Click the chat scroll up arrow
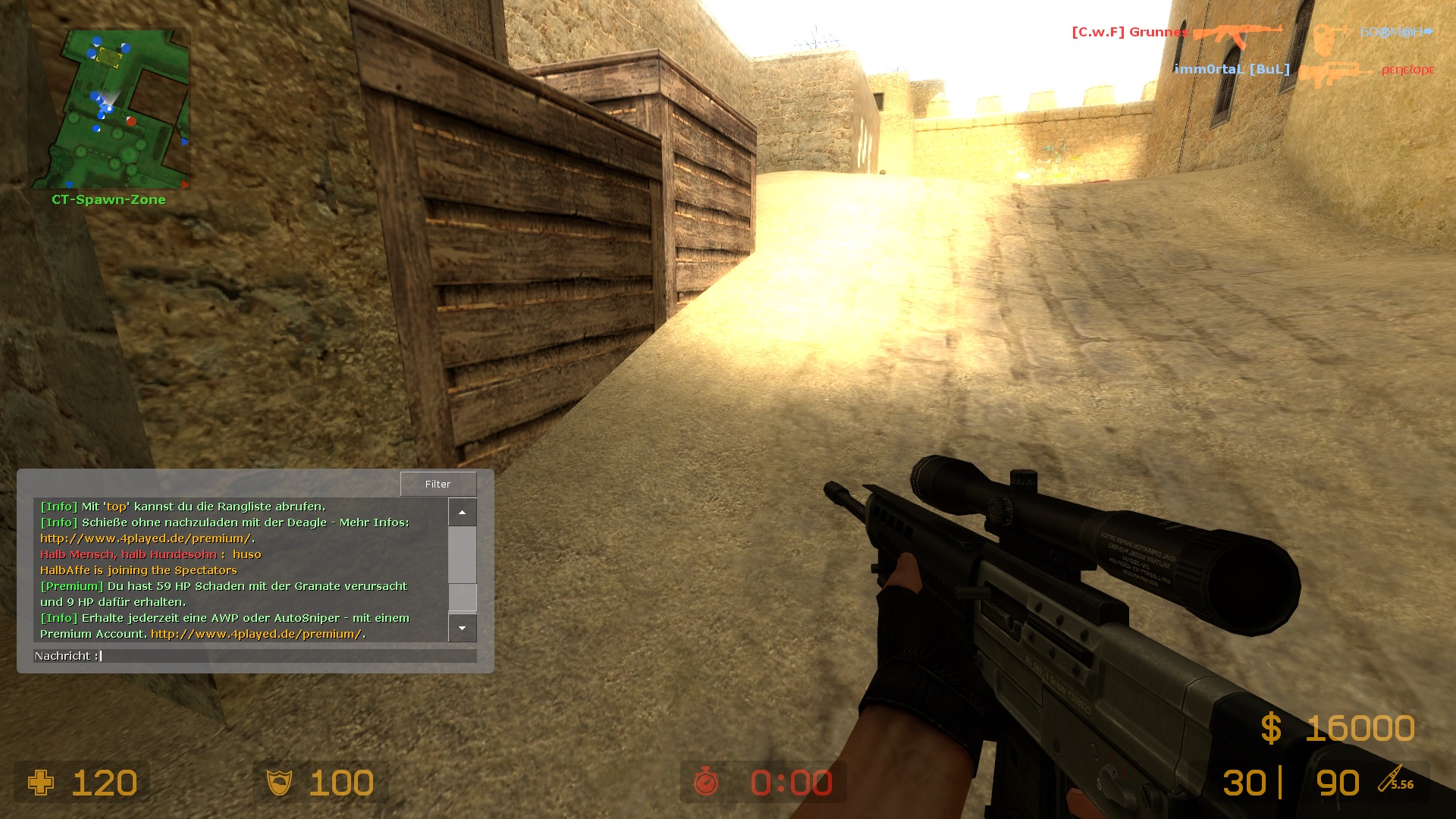1456x819 pixels. (462, 513)
